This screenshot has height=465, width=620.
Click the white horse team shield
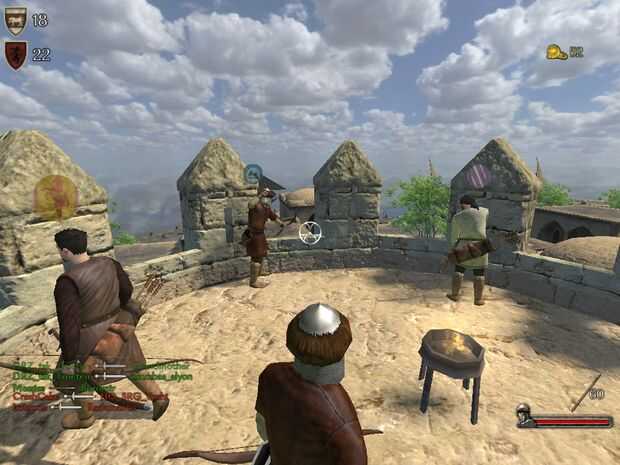(x=14, y=20)
